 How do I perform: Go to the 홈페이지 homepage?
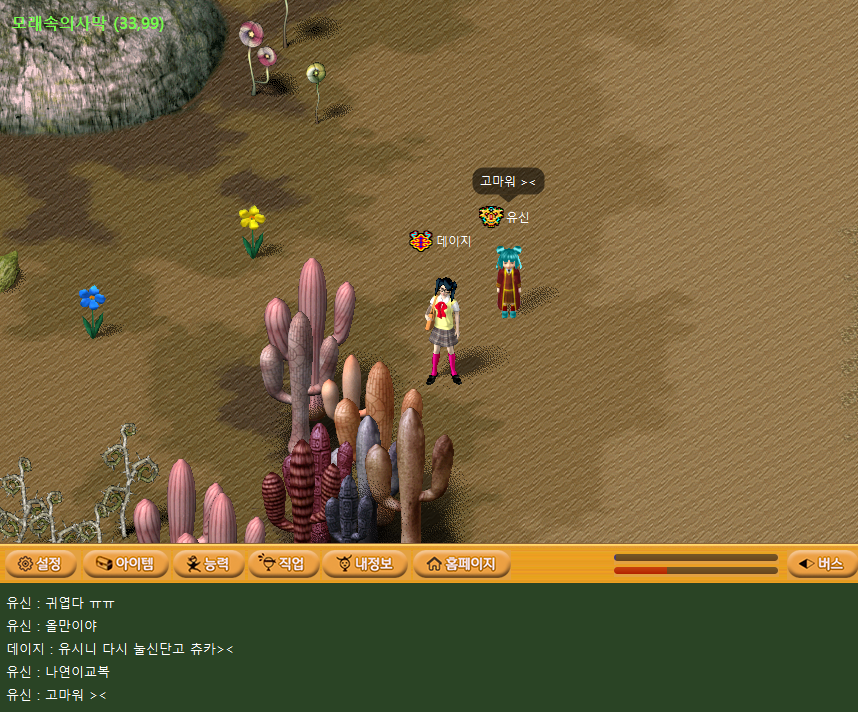tap(461, 564)
